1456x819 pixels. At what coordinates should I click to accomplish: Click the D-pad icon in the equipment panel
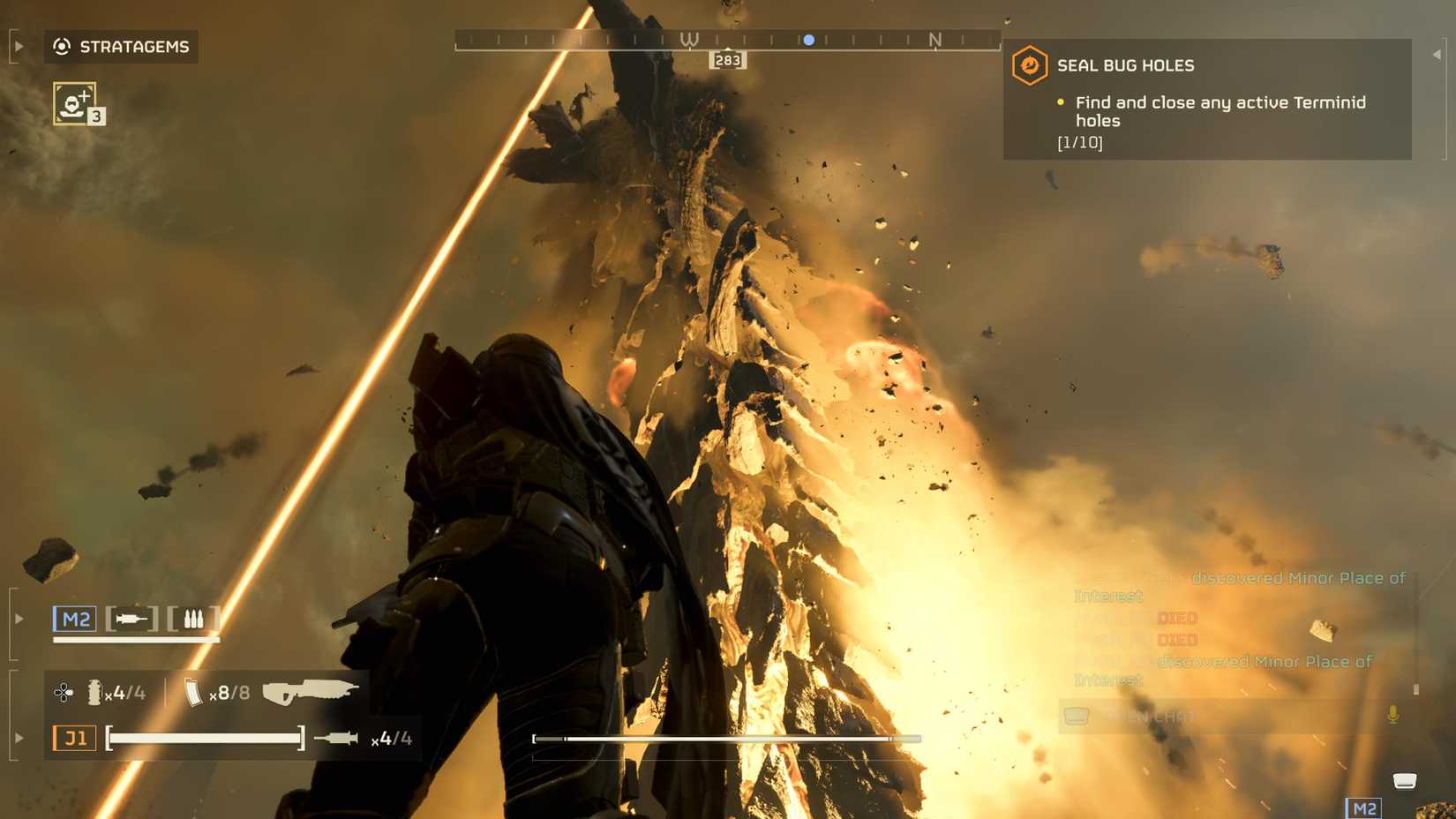[62, 692]
